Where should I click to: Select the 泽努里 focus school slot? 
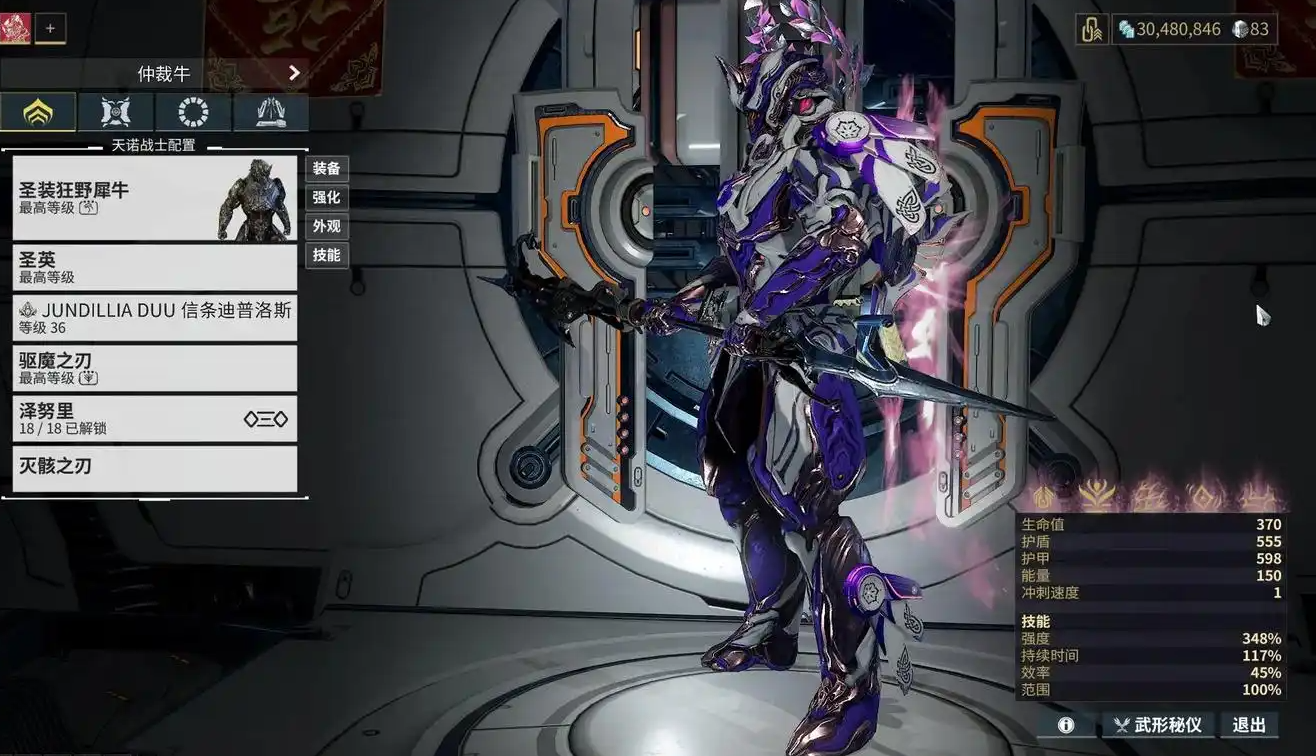tap(155, 419)
